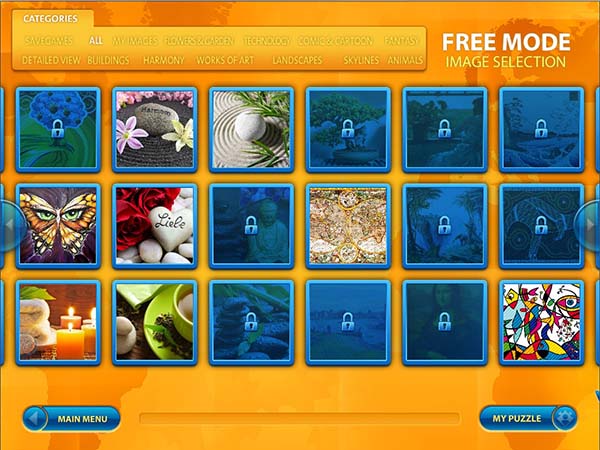The width and height of the screenshot is (600, 450).
Task: Switch to the Landscapes category
Action: 297,60
